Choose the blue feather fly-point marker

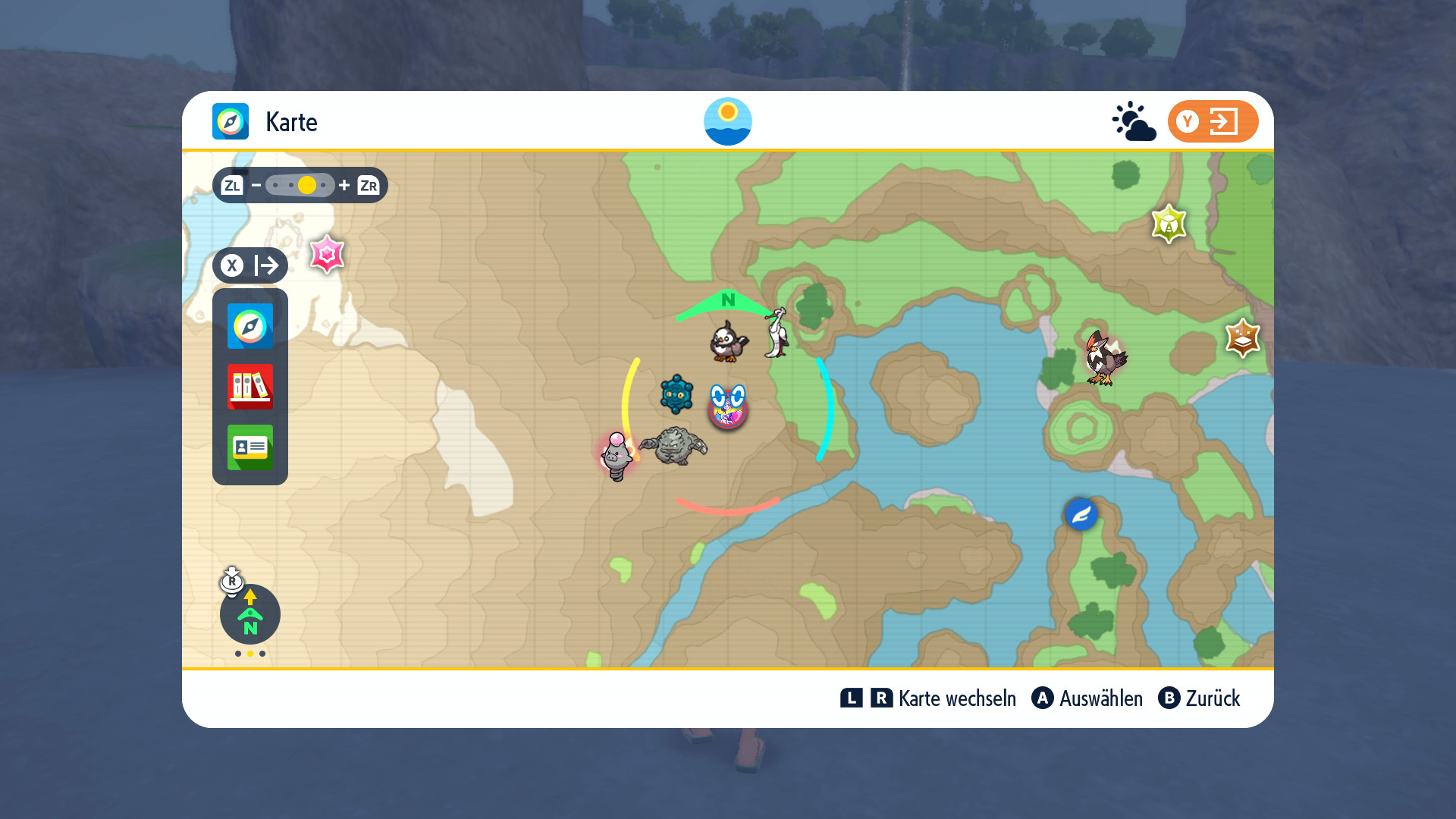1081,515
